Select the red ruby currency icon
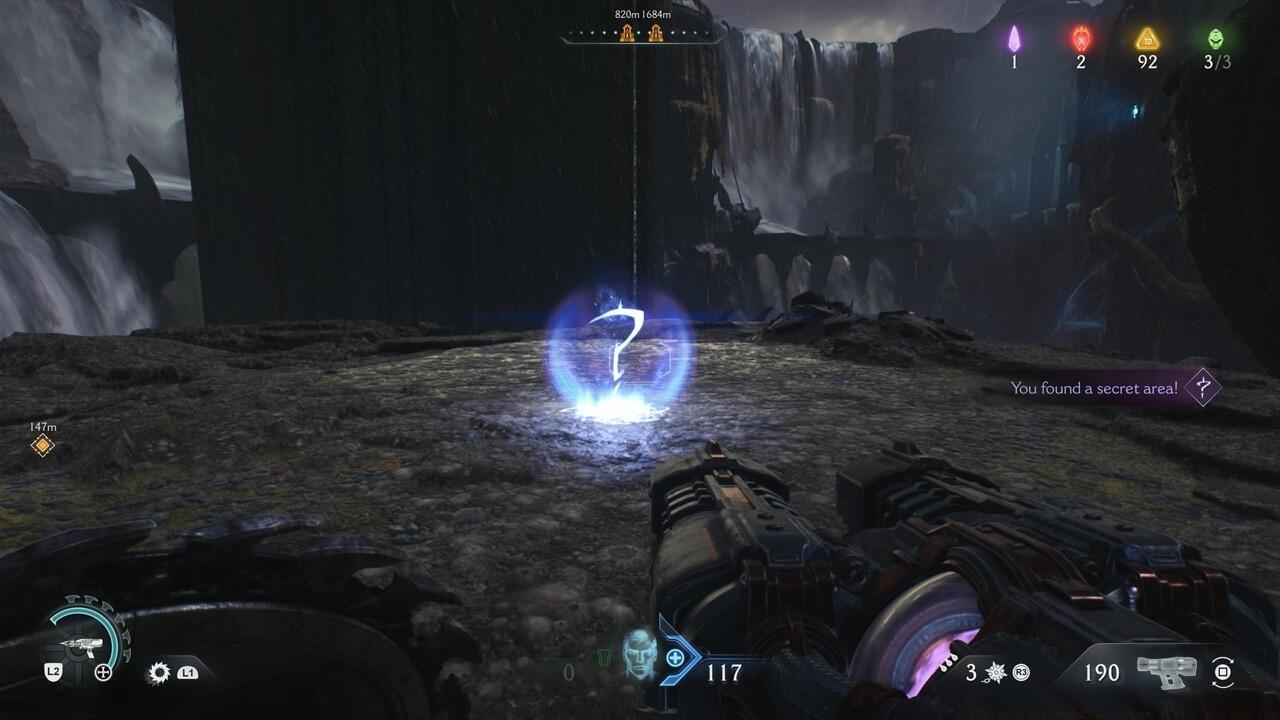 point(1081,39)
